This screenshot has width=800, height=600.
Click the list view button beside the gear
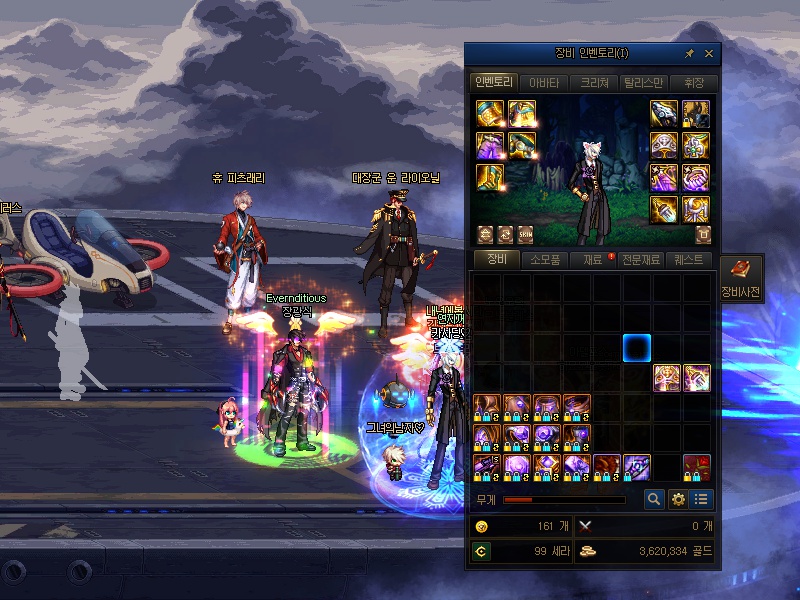[701, 499]
